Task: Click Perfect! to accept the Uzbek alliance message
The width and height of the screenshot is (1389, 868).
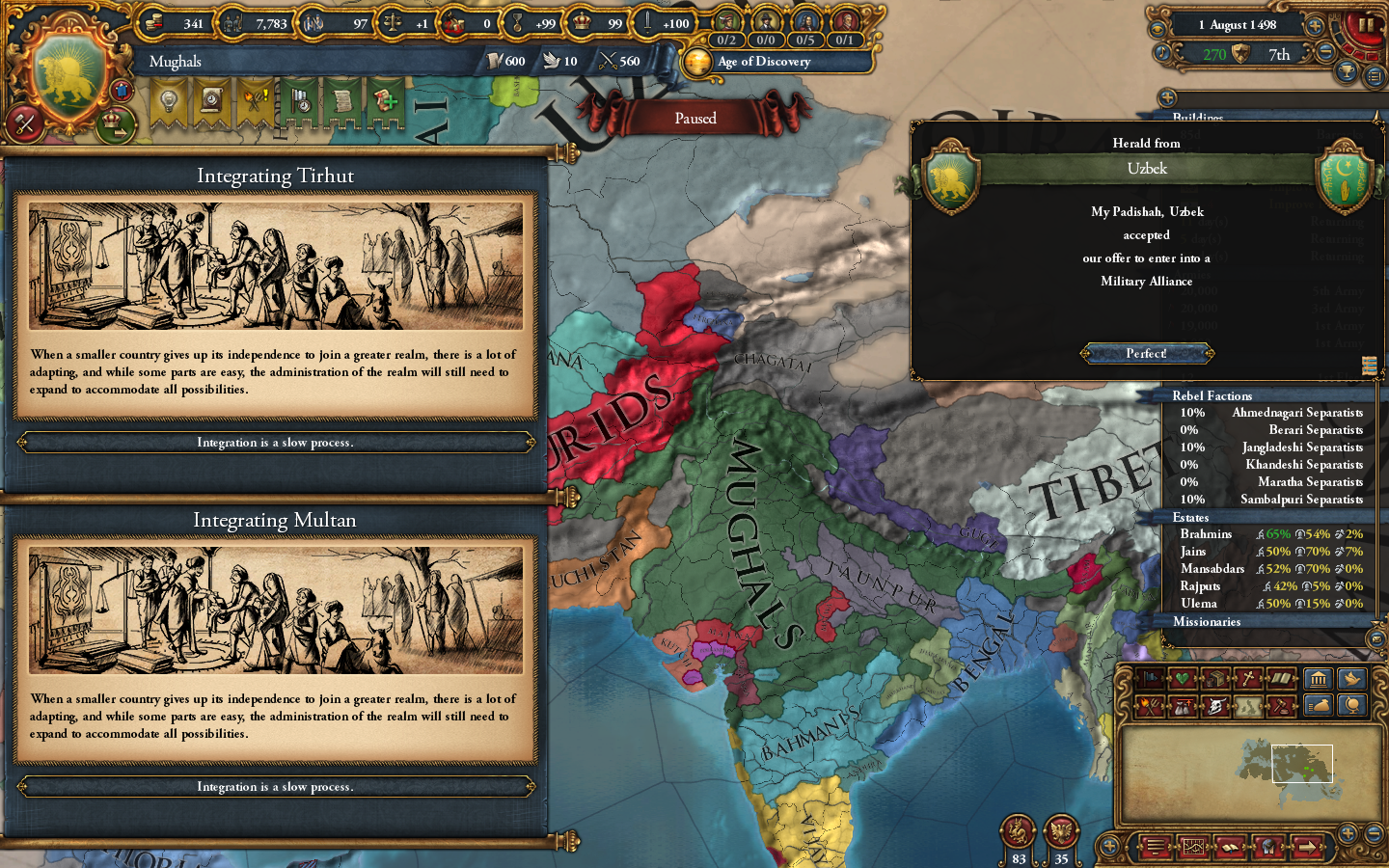Action: (1146, 353)
